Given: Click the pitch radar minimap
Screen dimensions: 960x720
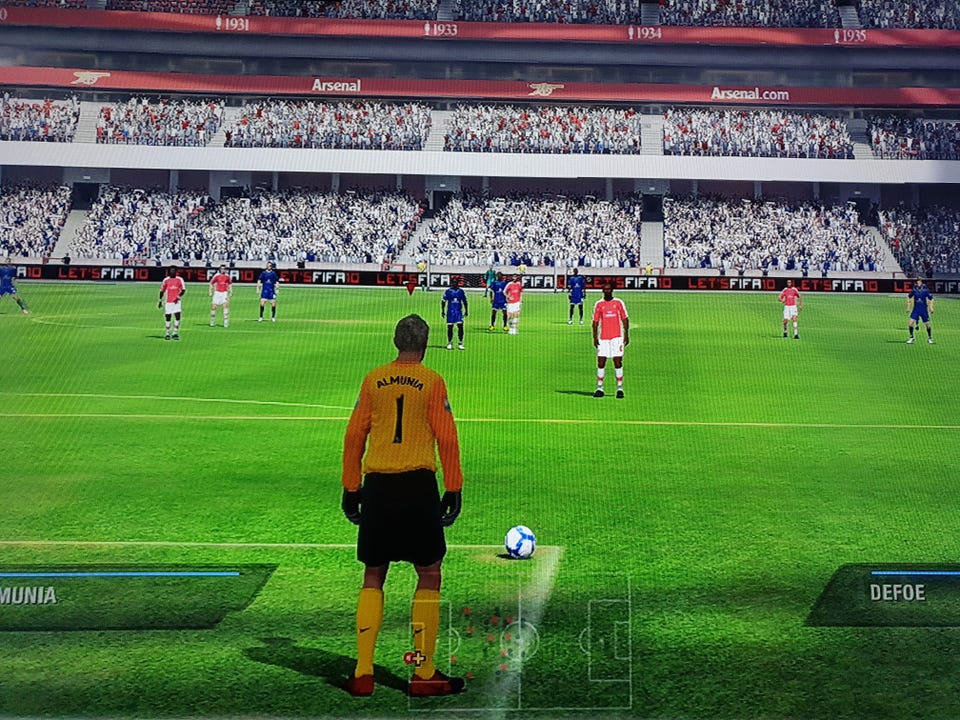Looking at the screenshot, I should point(520,640).
